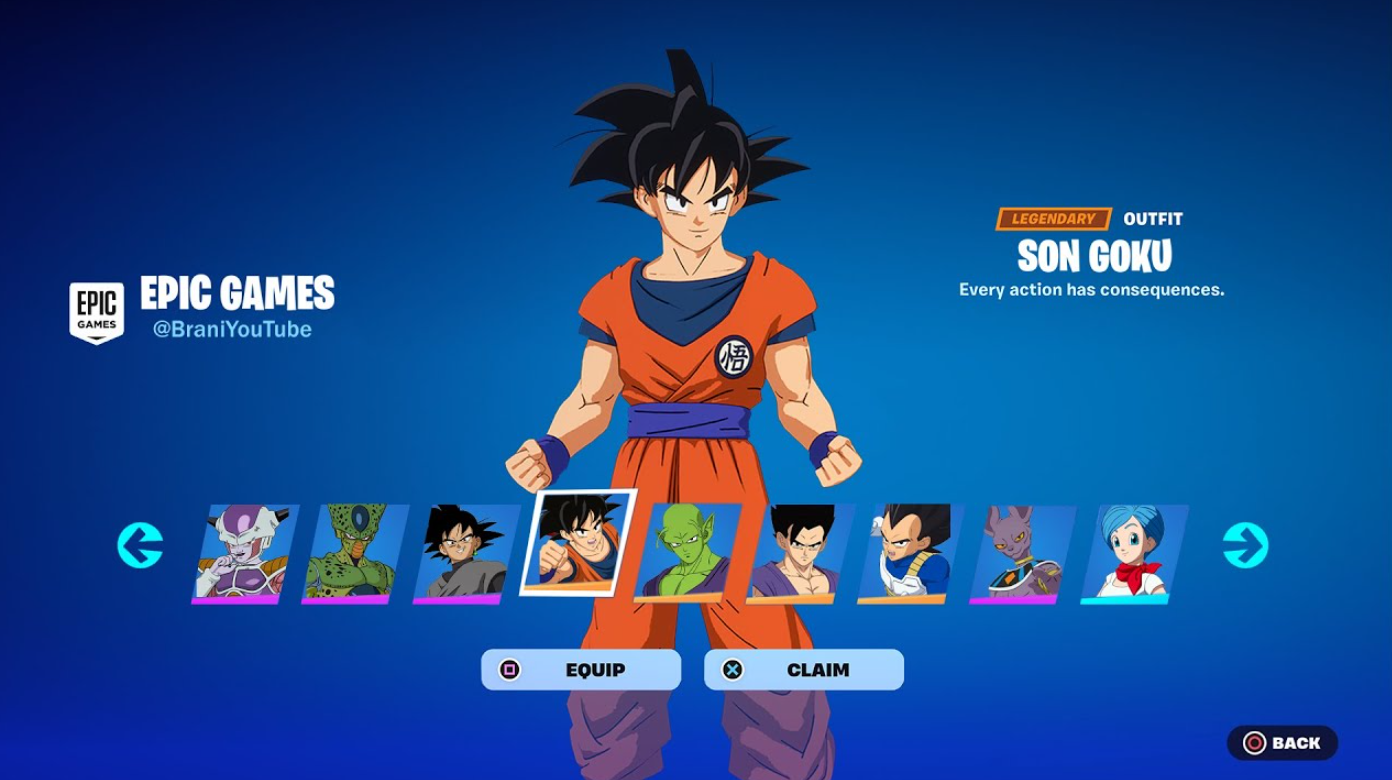Image resolution: width=1392 pixels, height=780 pixels.
Task: Click the Epic Games logo badge
Action: pos(96,308)
